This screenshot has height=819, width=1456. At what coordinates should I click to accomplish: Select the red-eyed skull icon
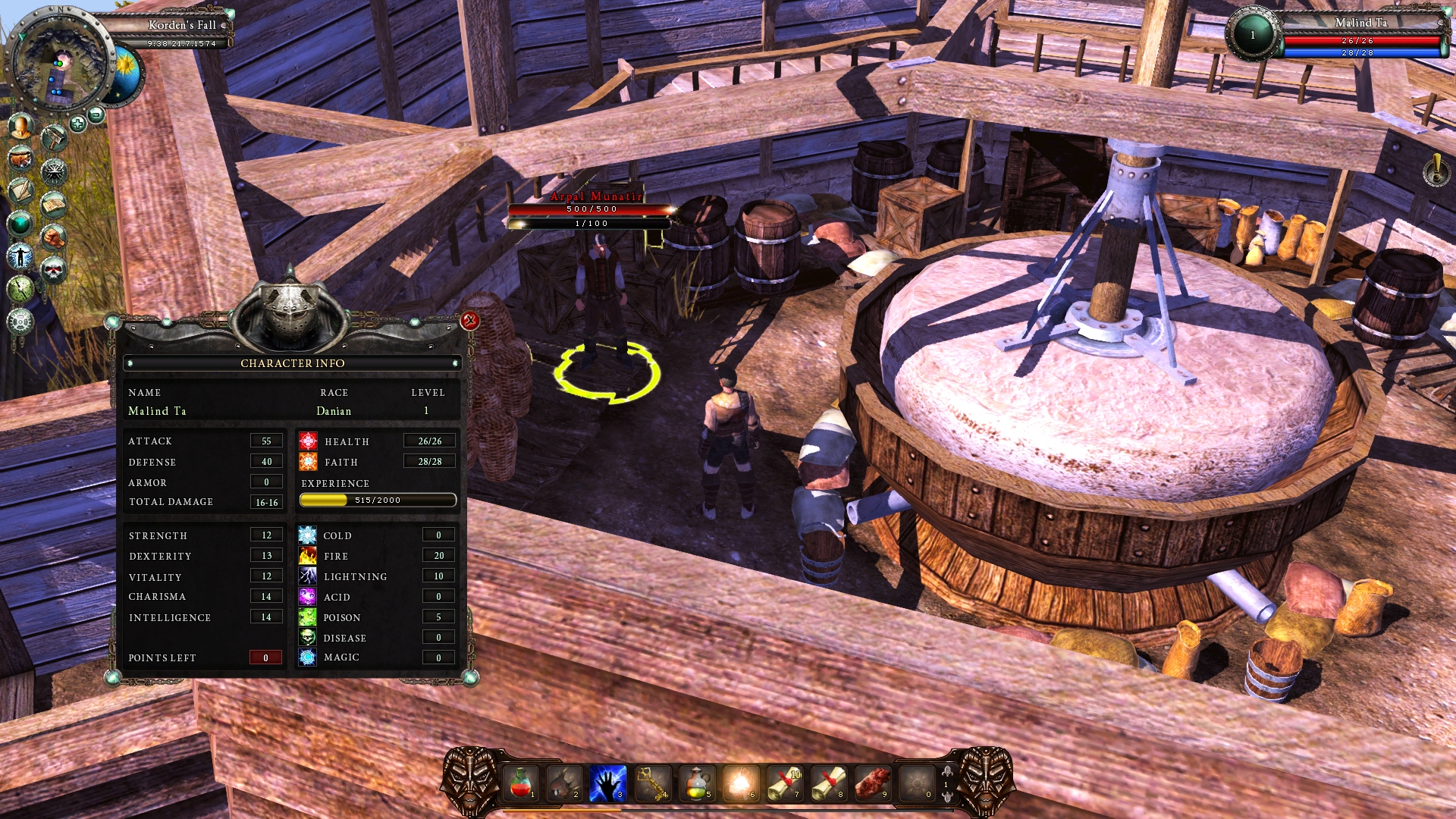coord(54,269)
